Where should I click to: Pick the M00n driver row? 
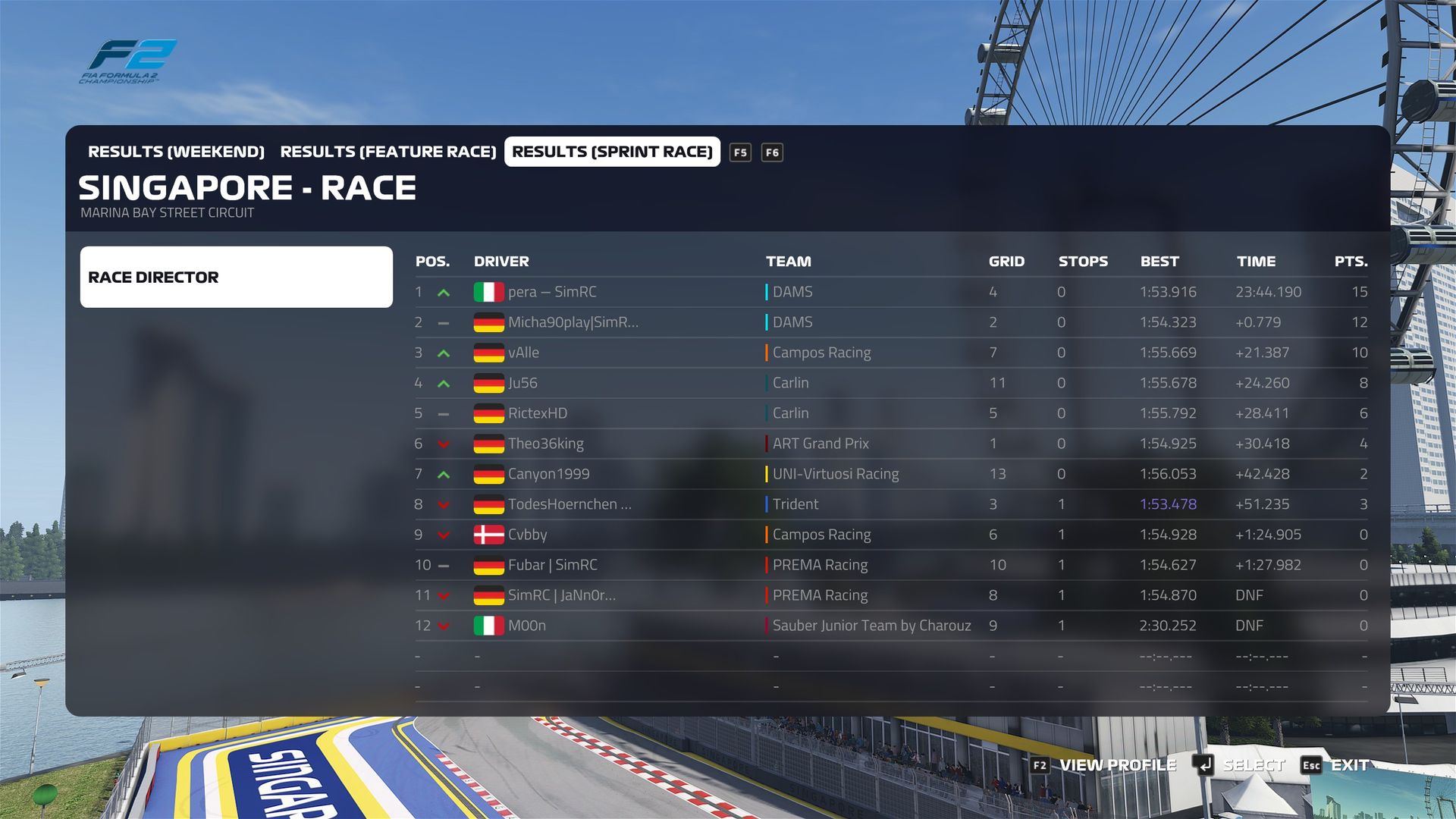tap(526, 626)
